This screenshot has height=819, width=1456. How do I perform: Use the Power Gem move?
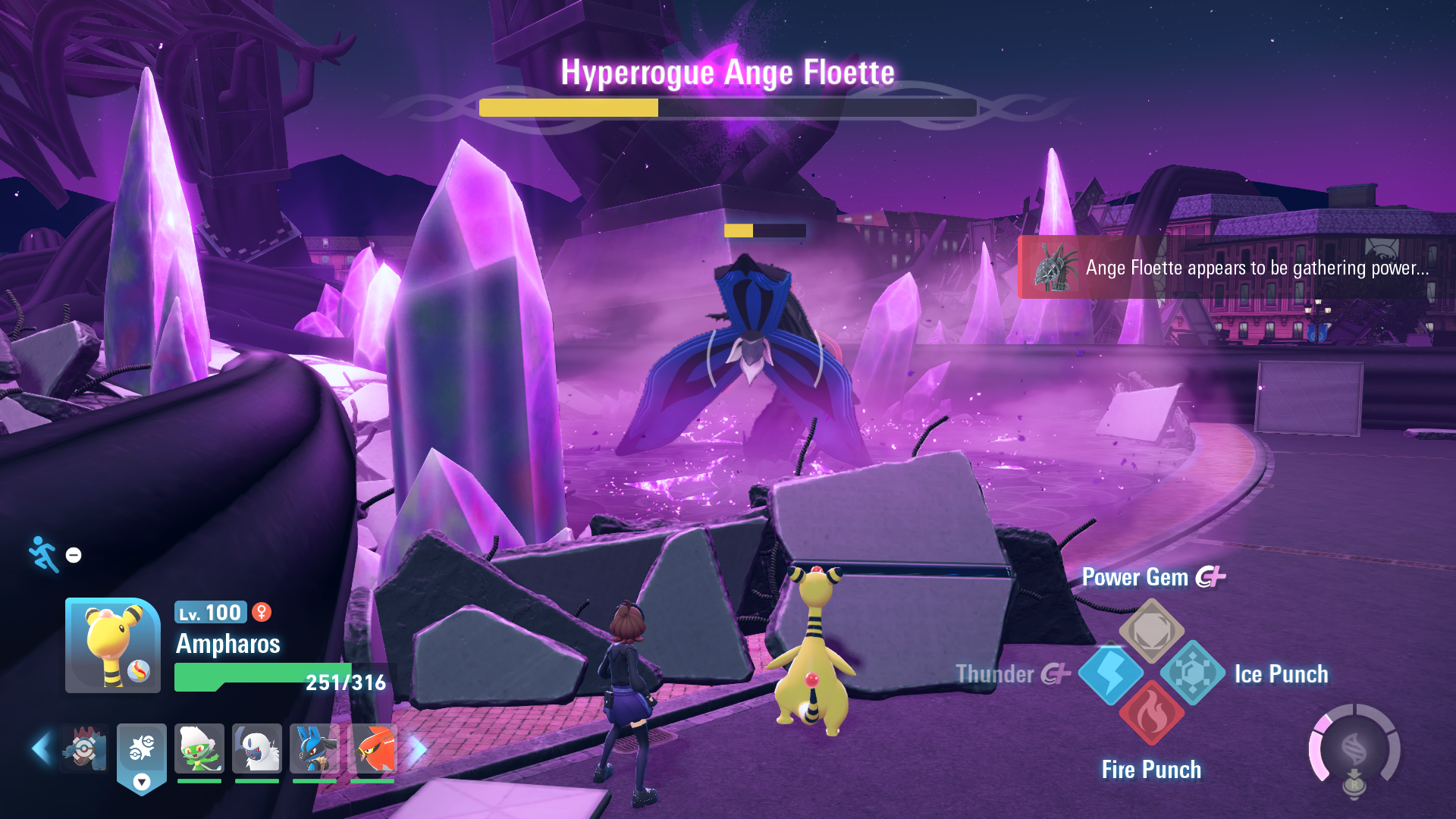click(x=1151, y=631)
